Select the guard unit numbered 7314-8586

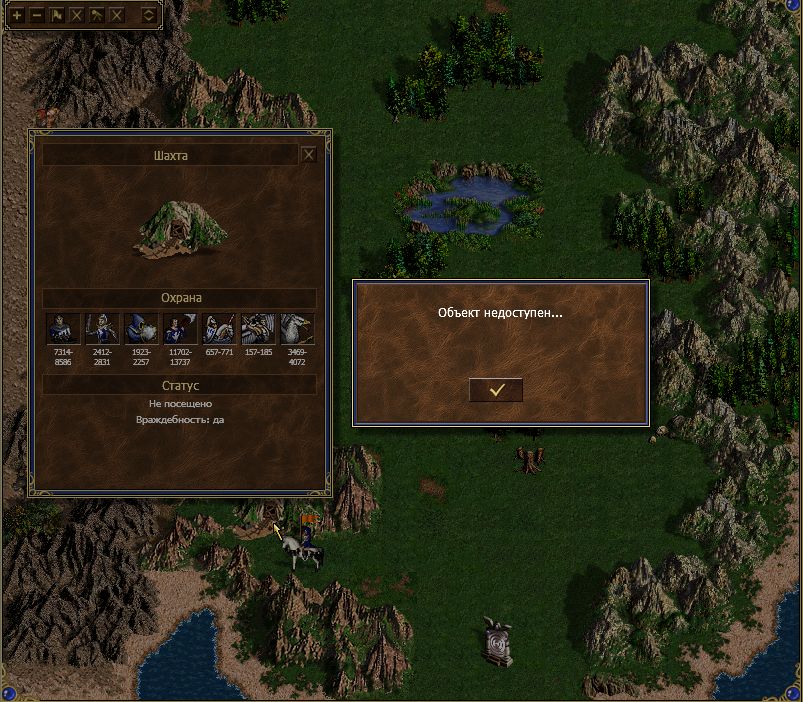[x=63, y=329]
